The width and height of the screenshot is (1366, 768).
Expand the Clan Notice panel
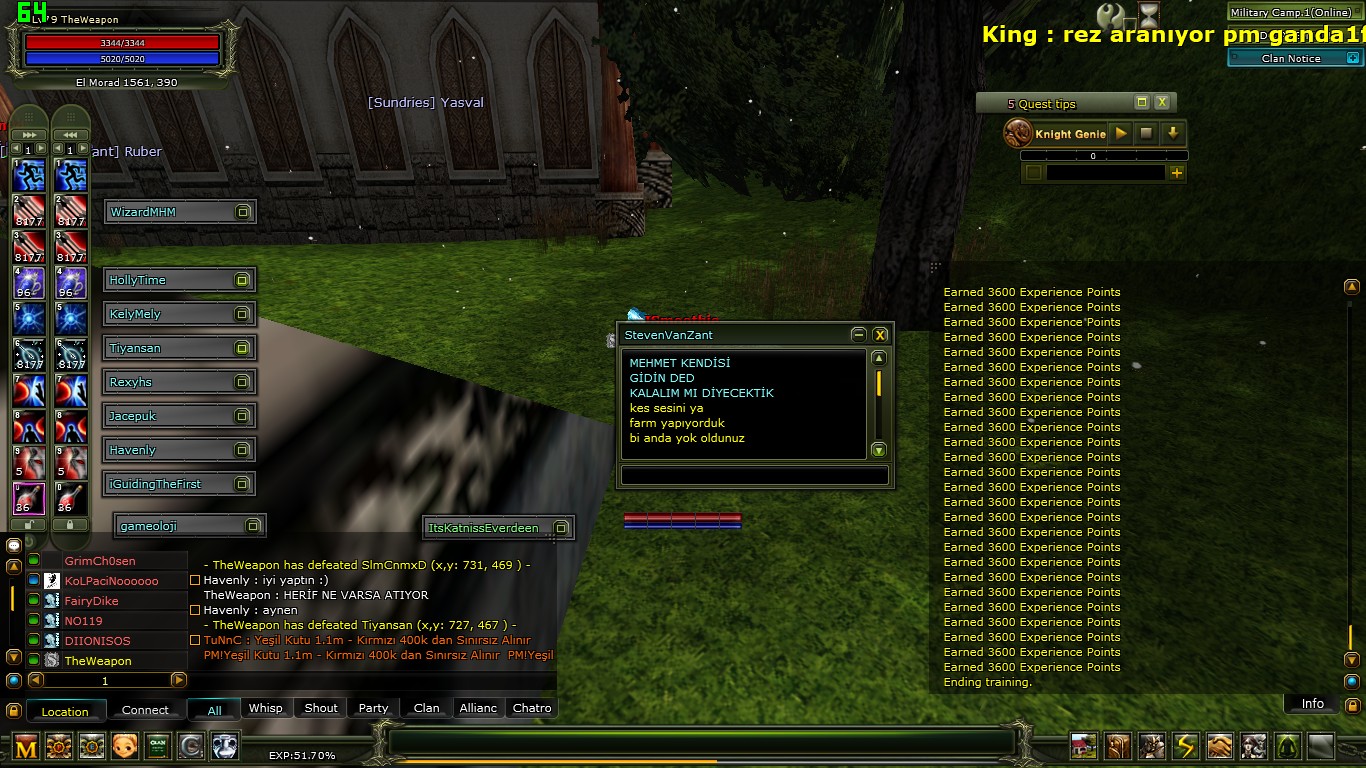pyautogui.click(x=1290, y=58)
